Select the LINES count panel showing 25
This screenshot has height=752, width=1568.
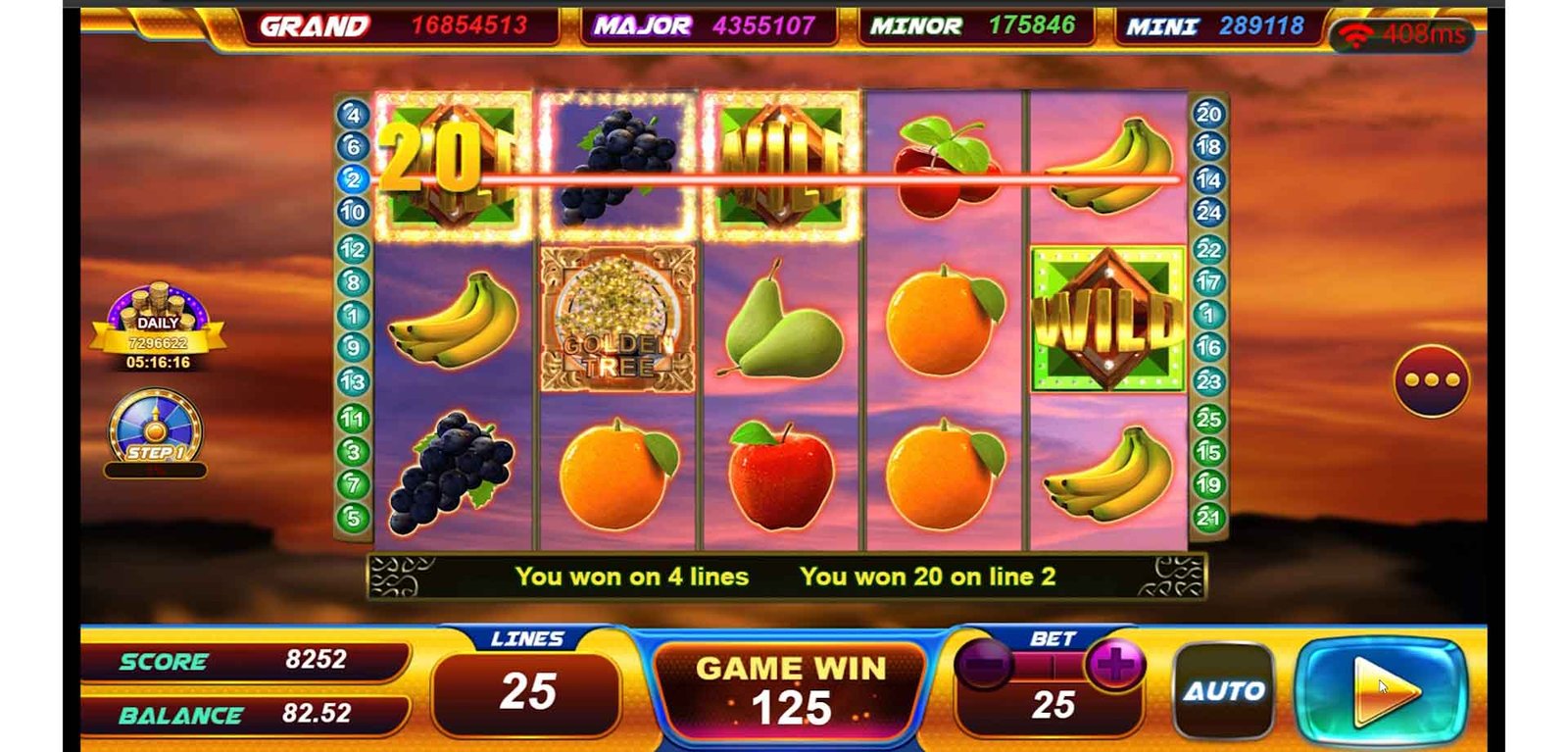click(x=527, y=690)
